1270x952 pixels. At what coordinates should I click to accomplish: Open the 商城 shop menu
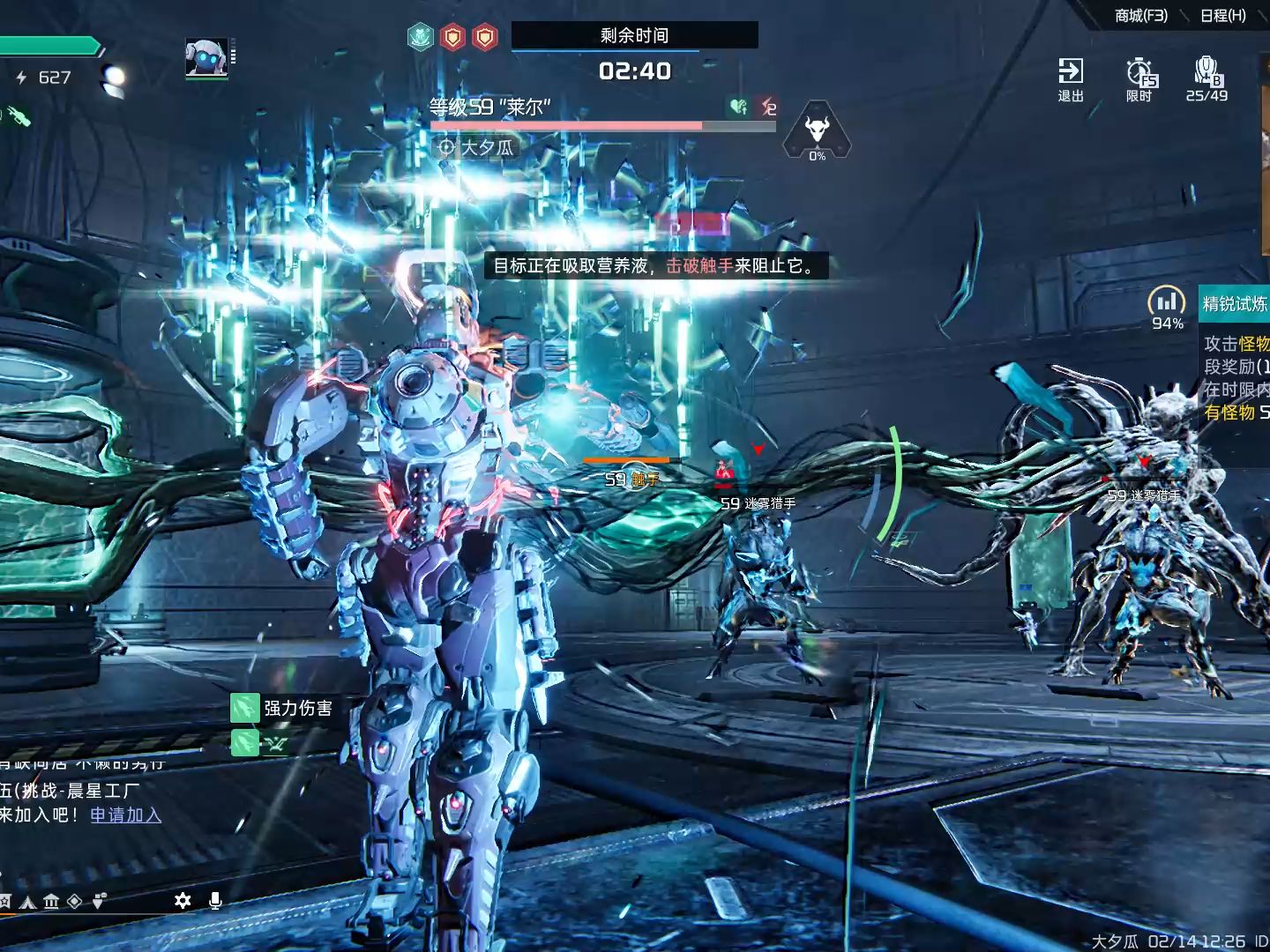pyautogui.click(x=1140, y=16)
